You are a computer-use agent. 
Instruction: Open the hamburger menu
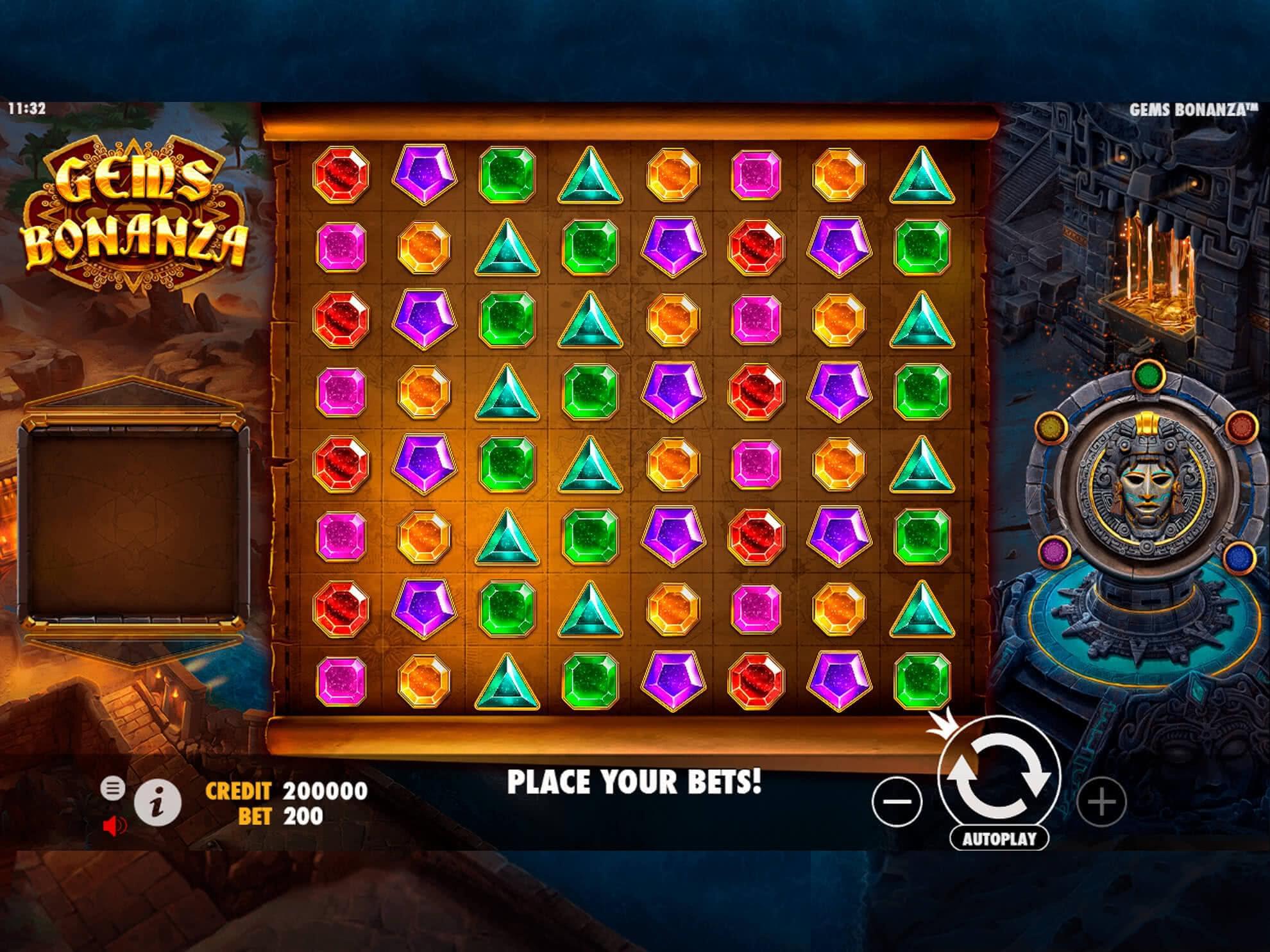coord(113,788)
